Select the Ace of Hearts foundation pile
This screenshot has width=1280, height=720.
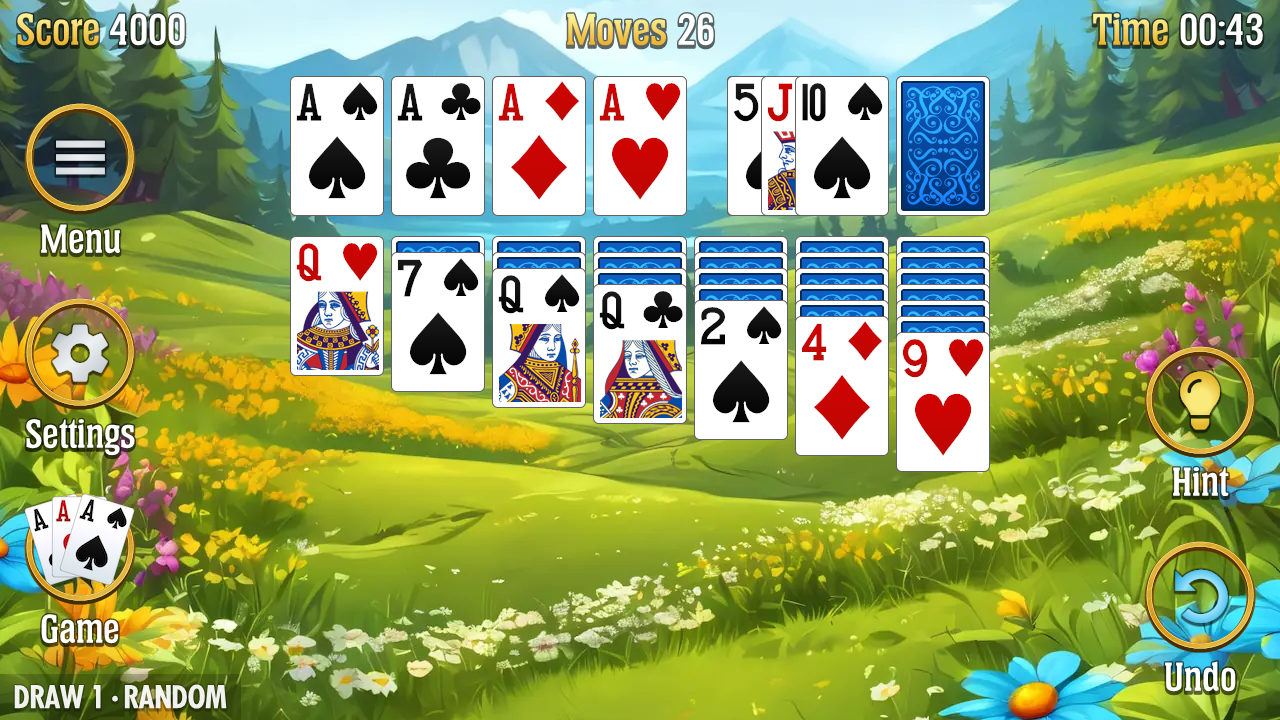point(639,145)
